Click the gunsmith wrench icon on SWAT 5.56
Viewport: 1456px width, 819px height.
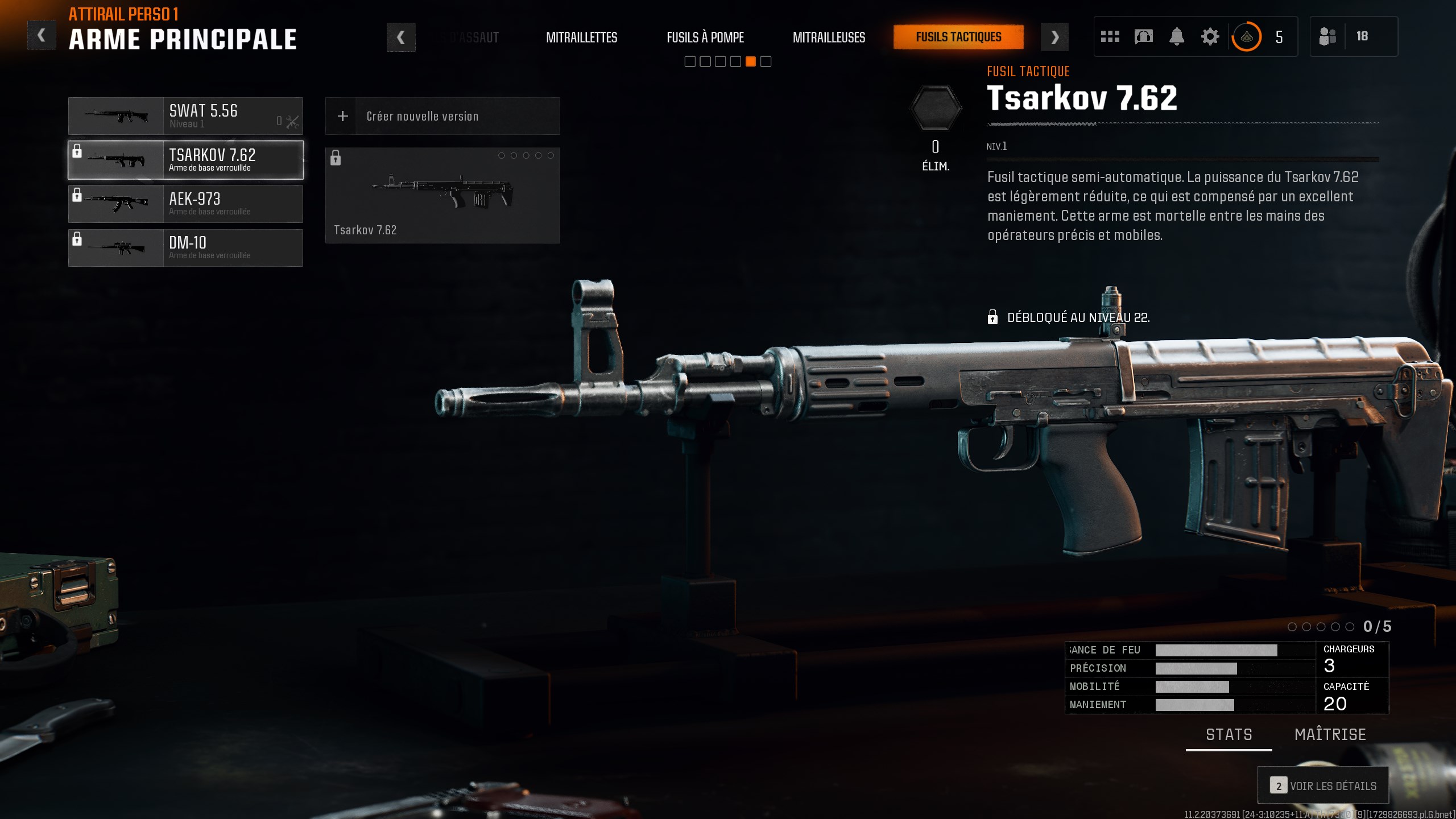coord(292,121)
